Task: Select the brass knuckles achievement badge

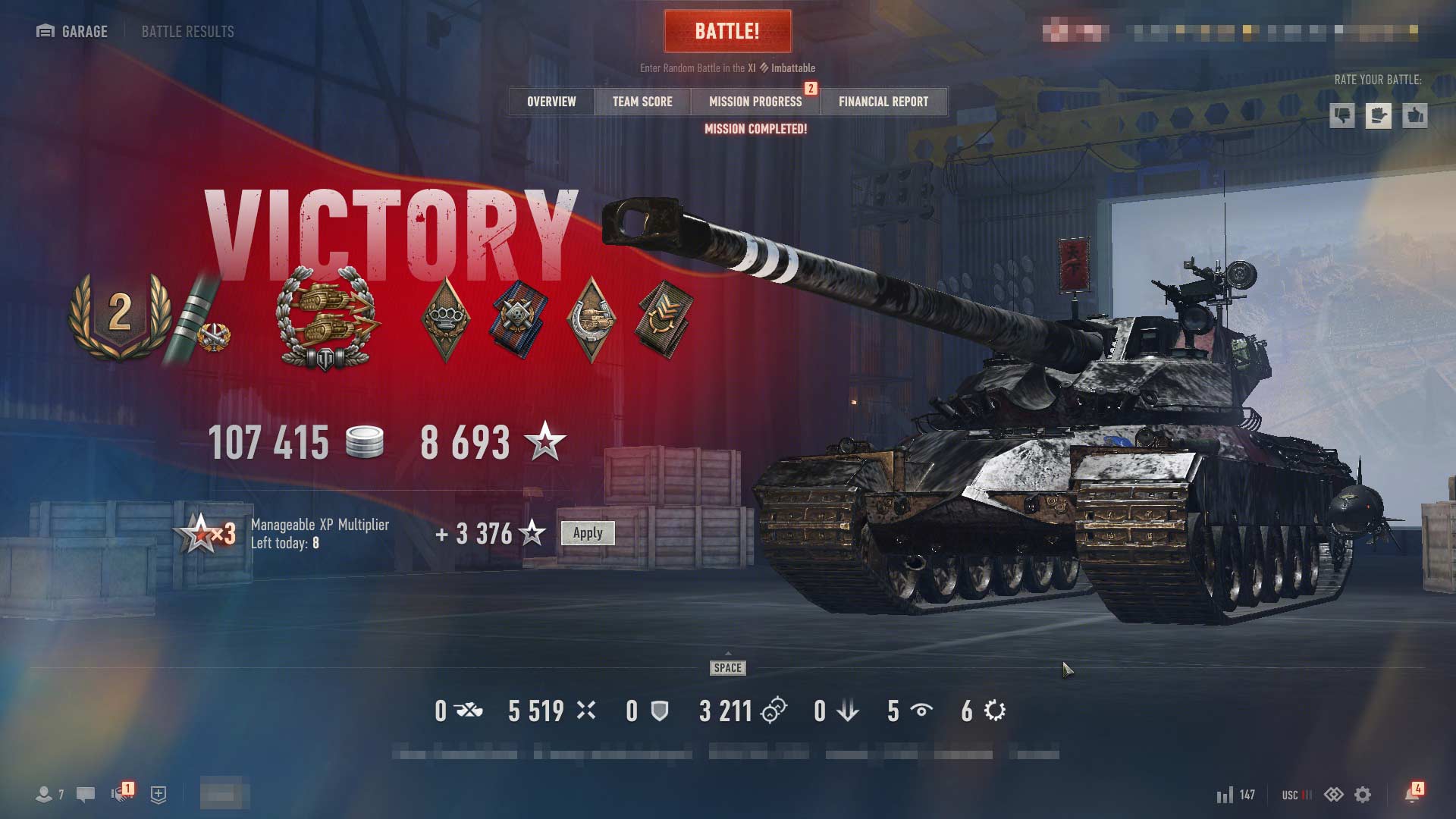Action: pos(445,318)
